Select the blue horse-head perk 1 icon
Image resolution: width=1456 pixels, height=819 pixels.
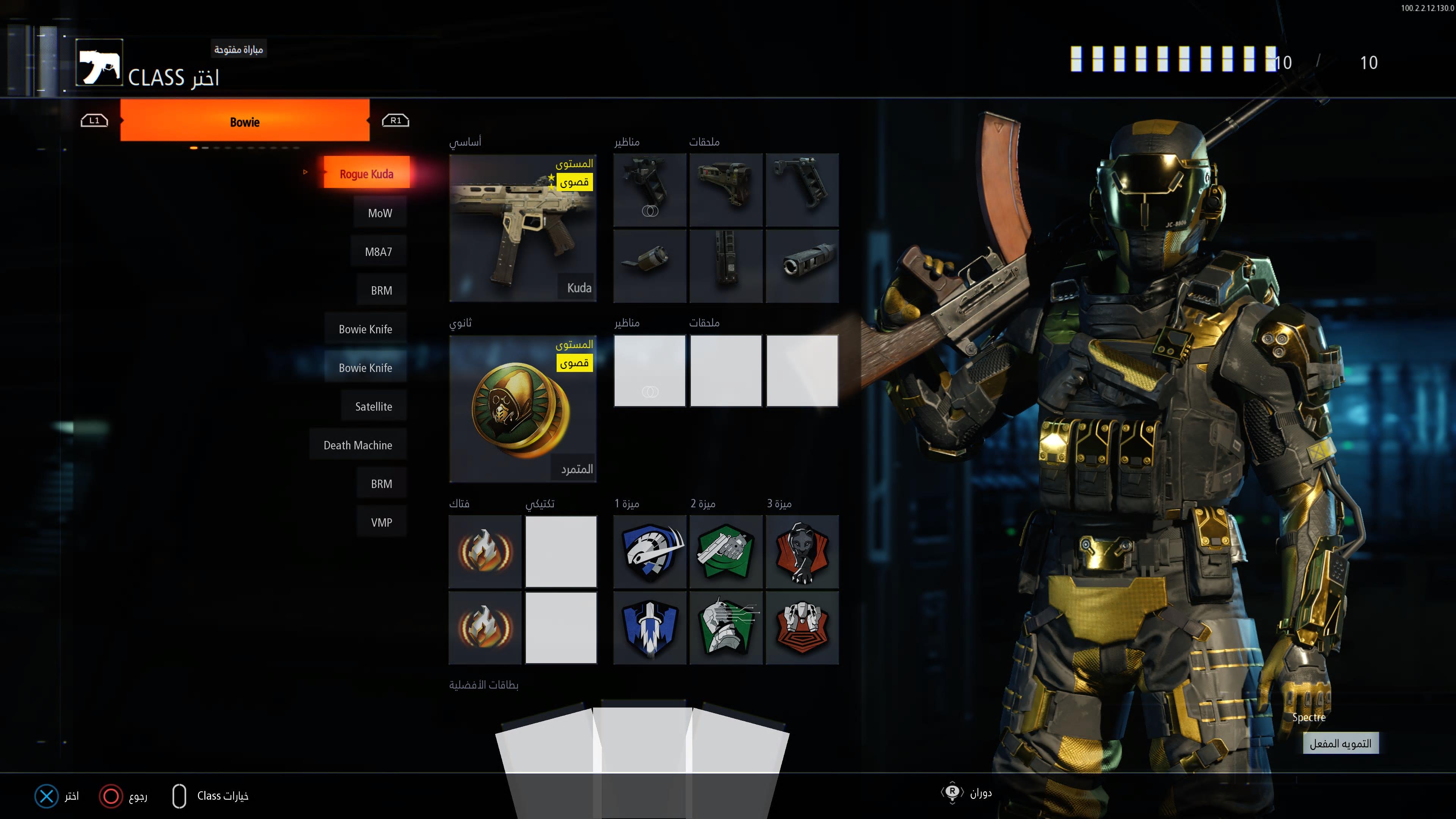point(650,552)
